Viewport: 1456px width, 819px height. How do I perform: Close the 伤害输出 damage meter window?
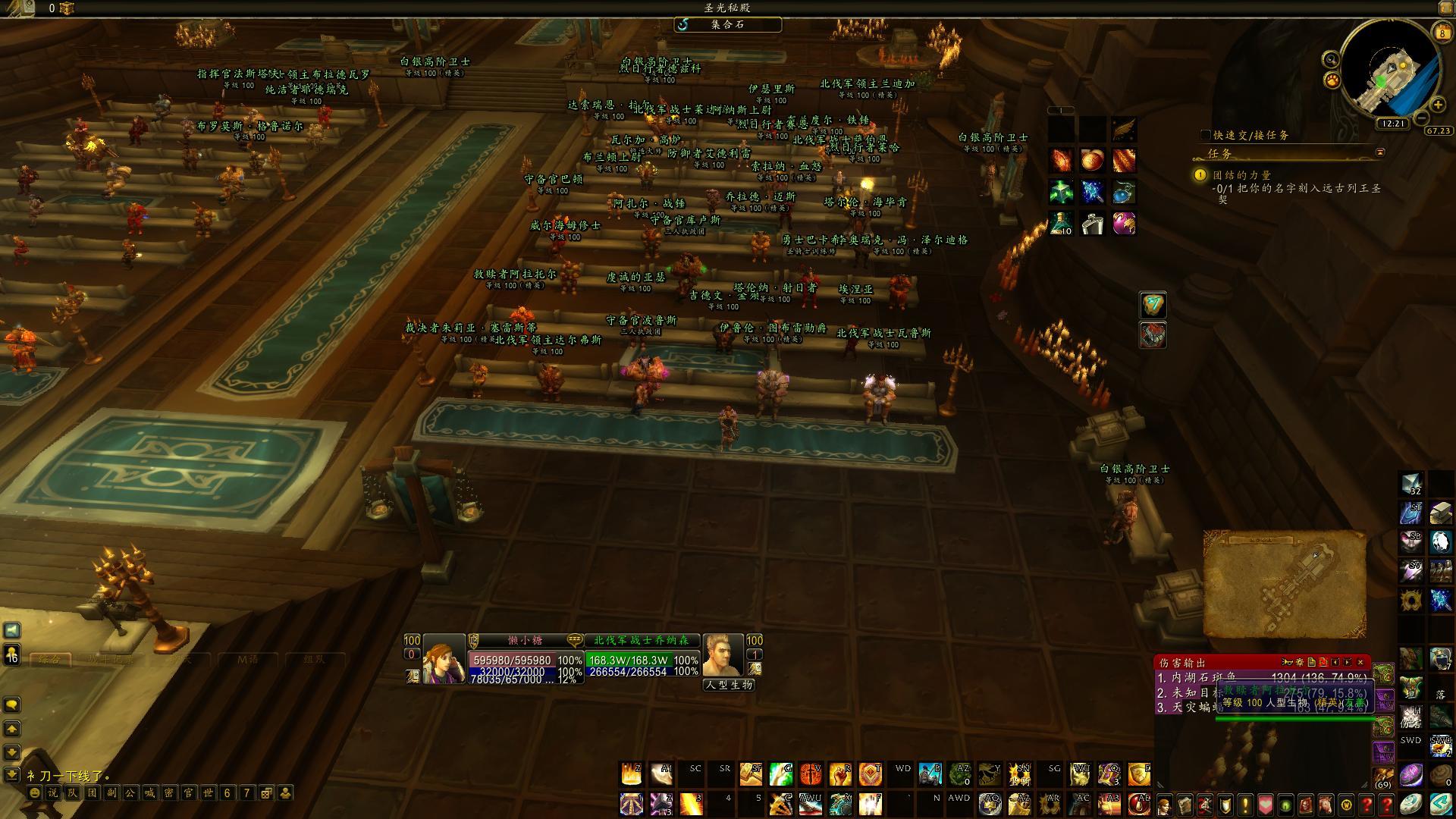tap(1360, 662)
